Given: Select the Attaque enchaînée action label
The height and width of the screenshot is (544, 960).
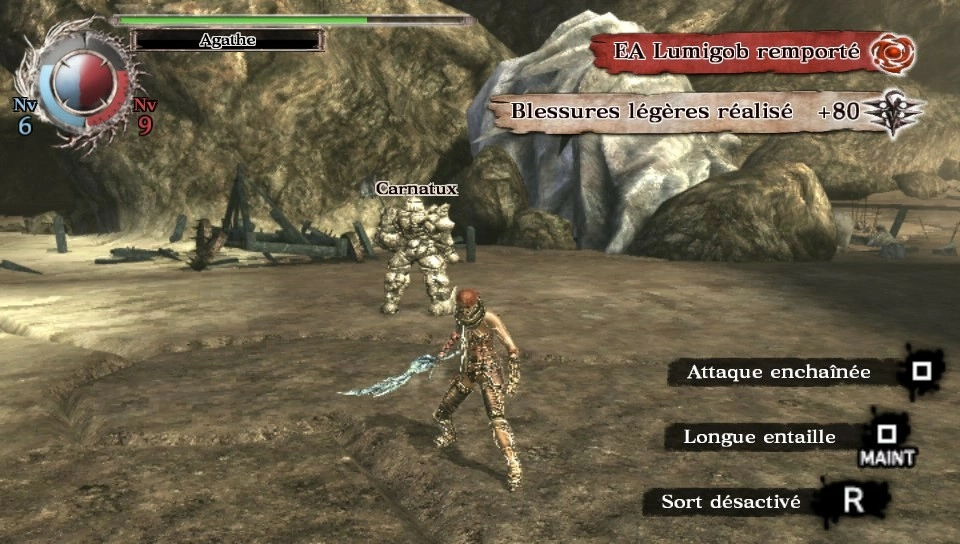Looking at the screenshot, I should [778, 373].
